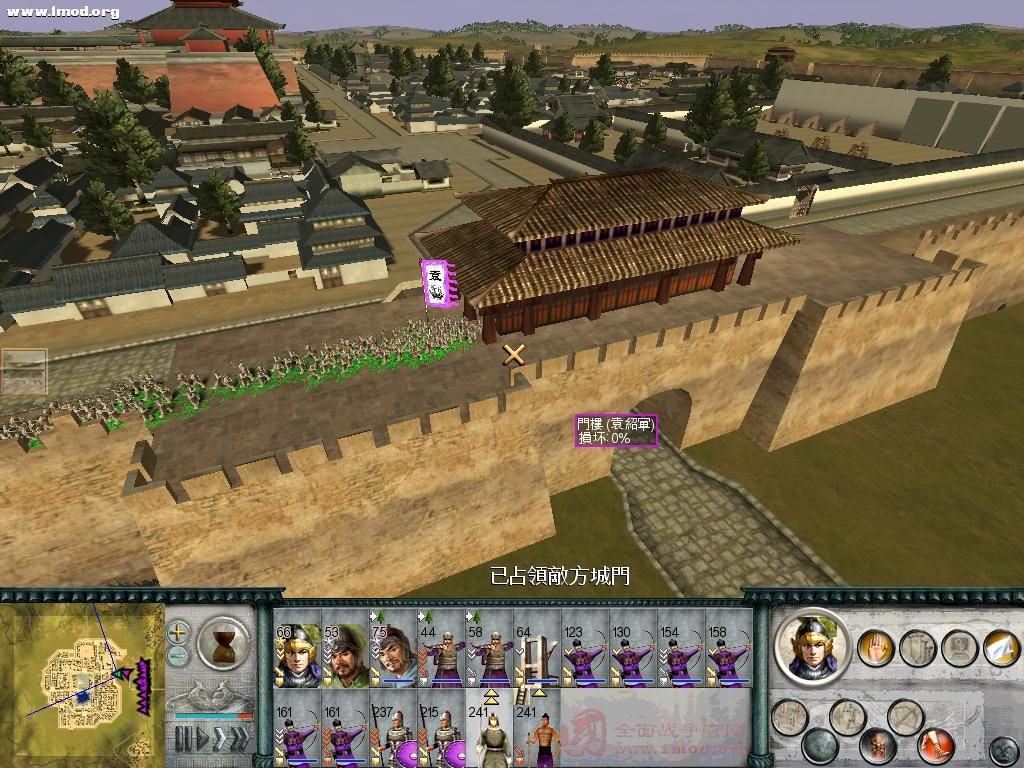Select the green-helmet general card with 53 men
Viewport: 1024px width, 768px height.
click(345, 655)
